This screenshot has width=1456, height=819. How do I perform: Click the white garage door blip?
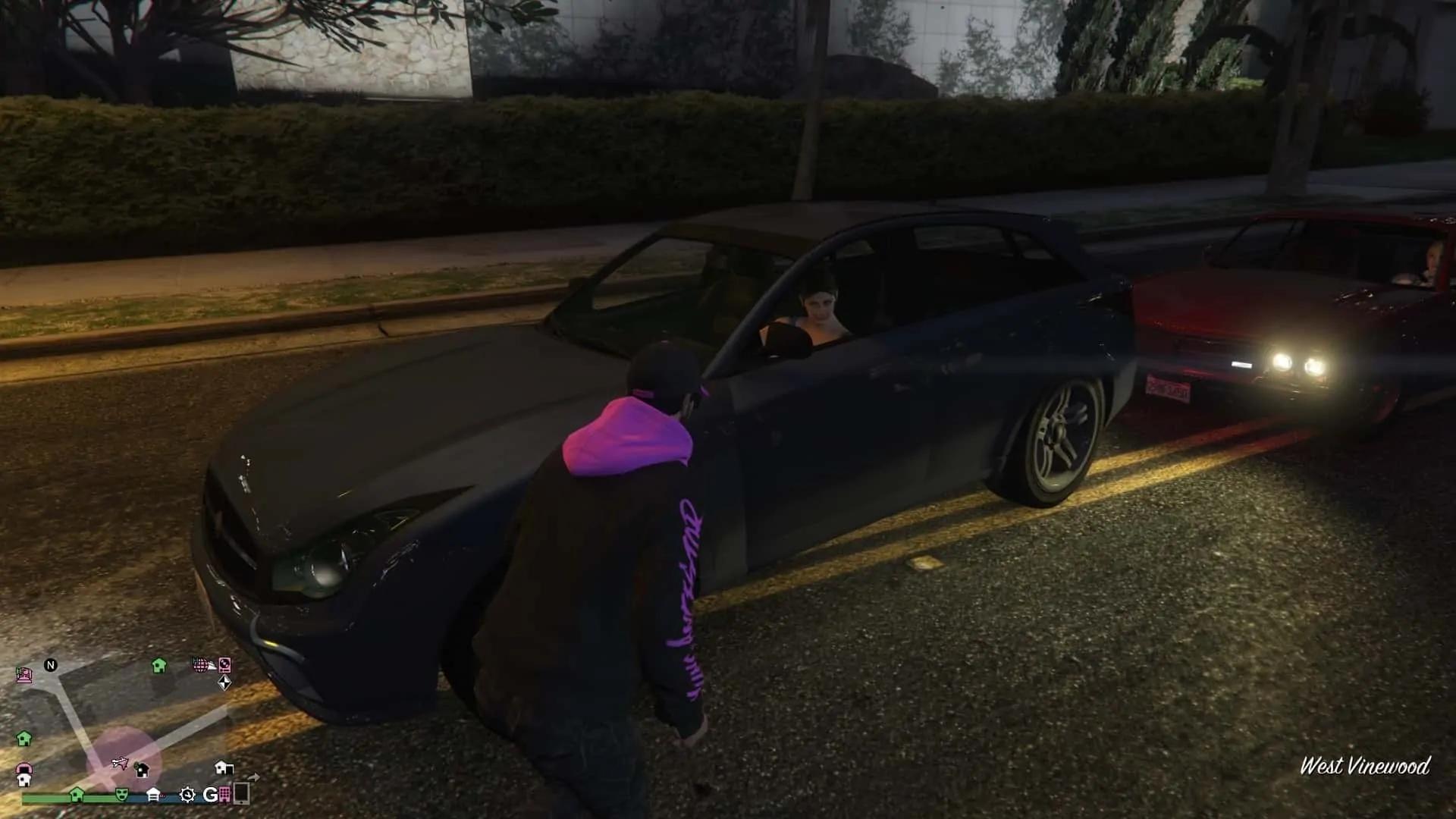153,794
